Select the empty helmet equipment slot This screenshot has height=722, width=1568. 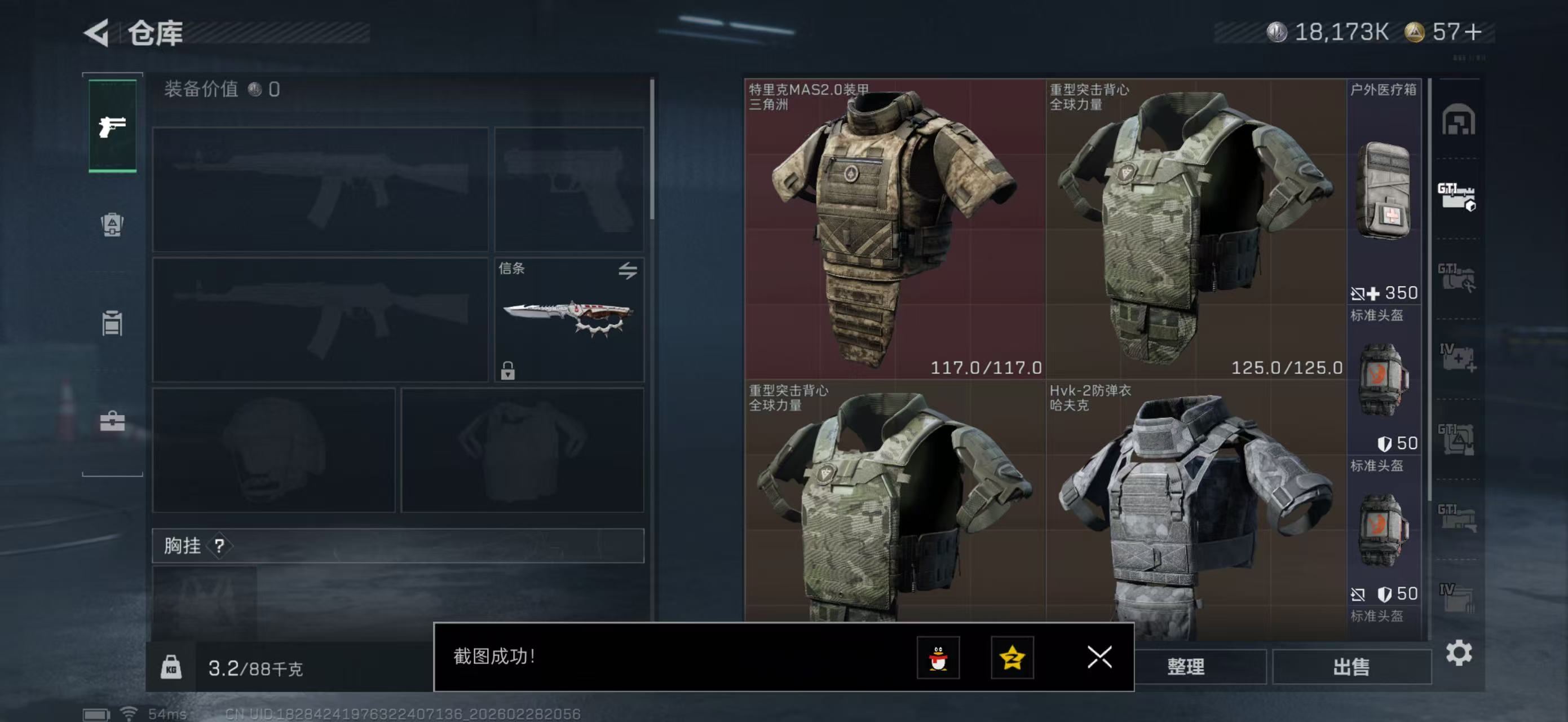coord(273,451)
